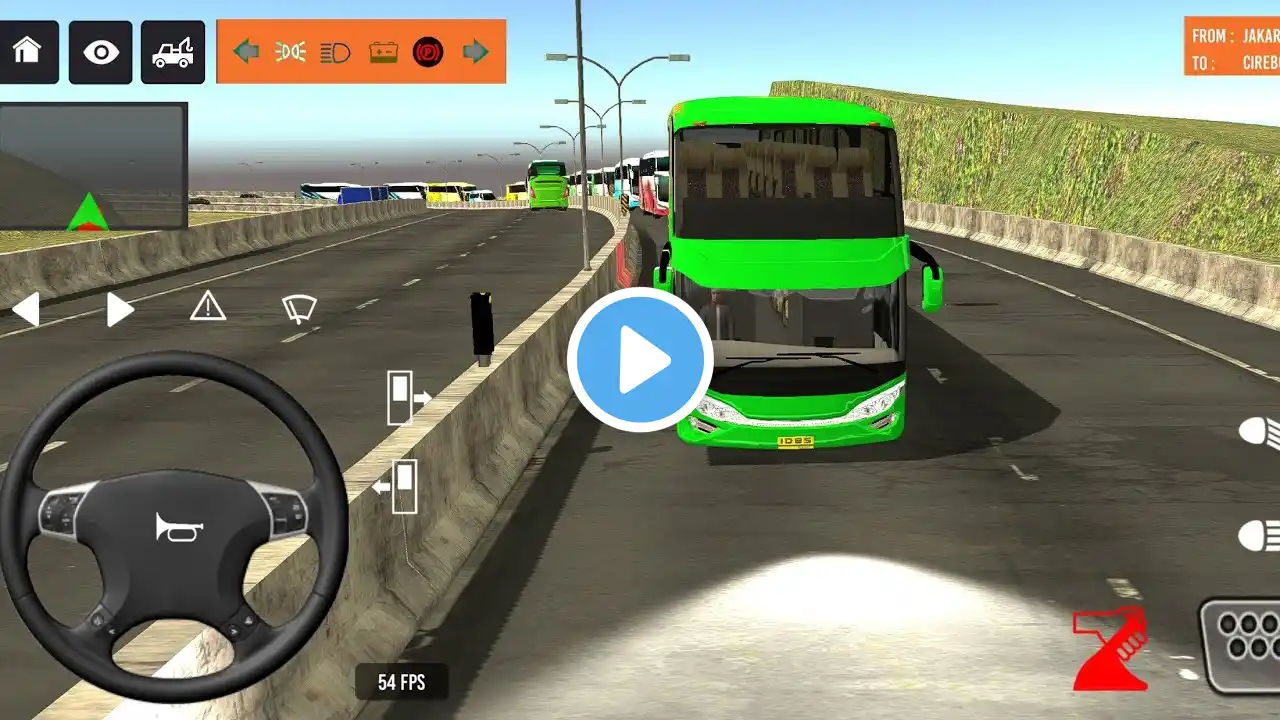The height and width of the screenshot is (720, 1280).
Task: Click the battery icon in orange bar
Action: (x=383, y=51)
